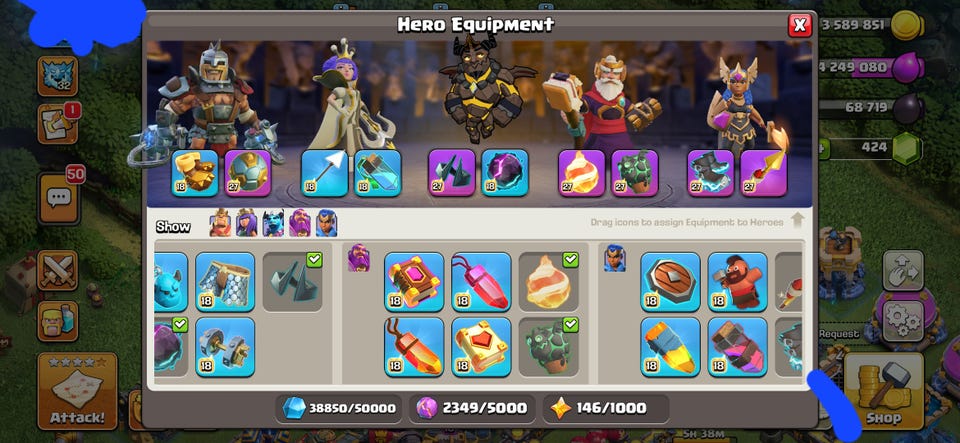This screenshot has height=443, width=960.
Task: Filter equipment by Archer Queen portrait
Action: [246, 224]
